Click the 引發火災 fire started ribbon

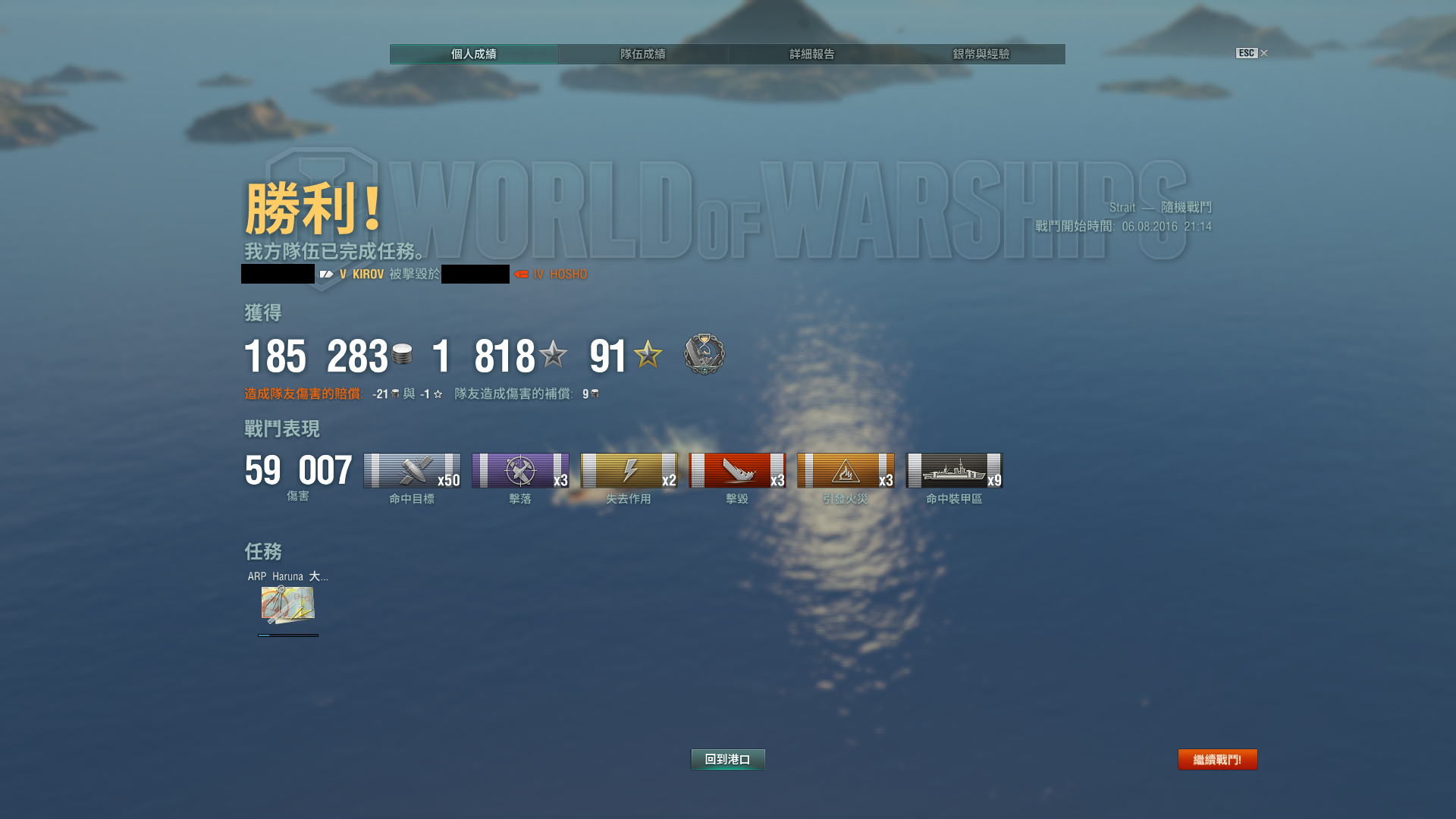(846, 471)
